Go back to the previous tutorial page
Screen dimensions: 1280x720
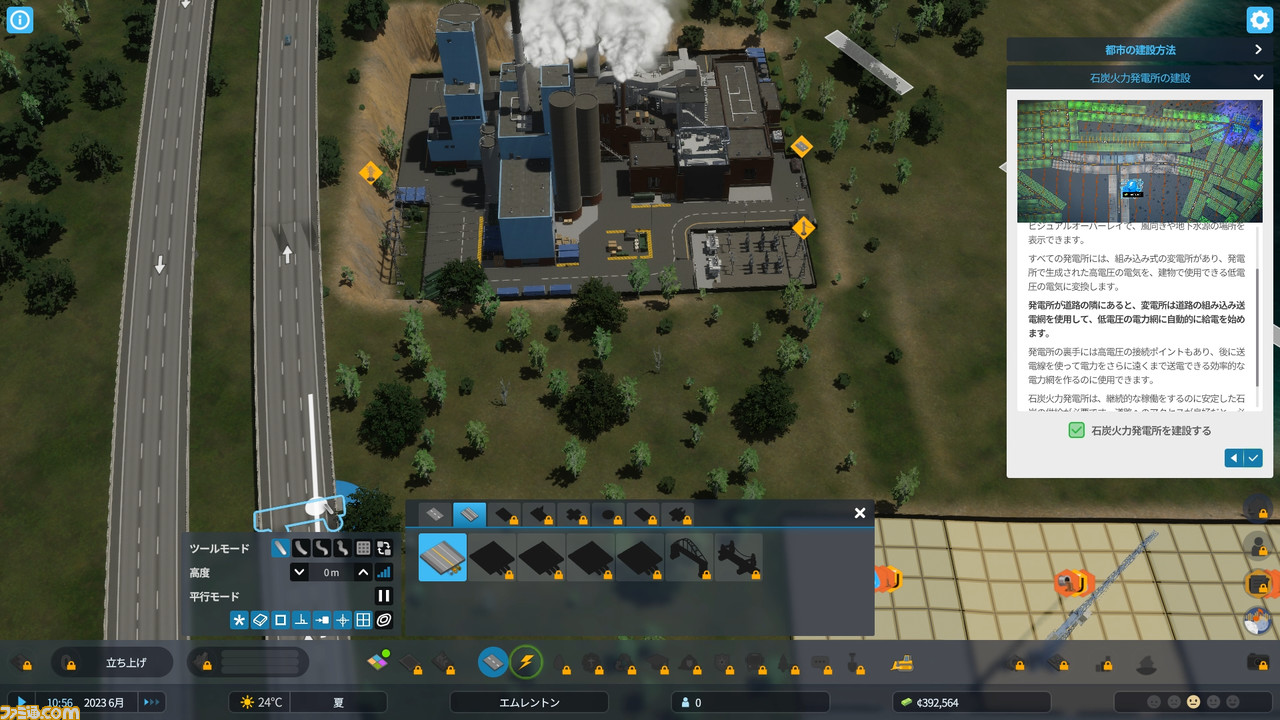point(1234,458)
